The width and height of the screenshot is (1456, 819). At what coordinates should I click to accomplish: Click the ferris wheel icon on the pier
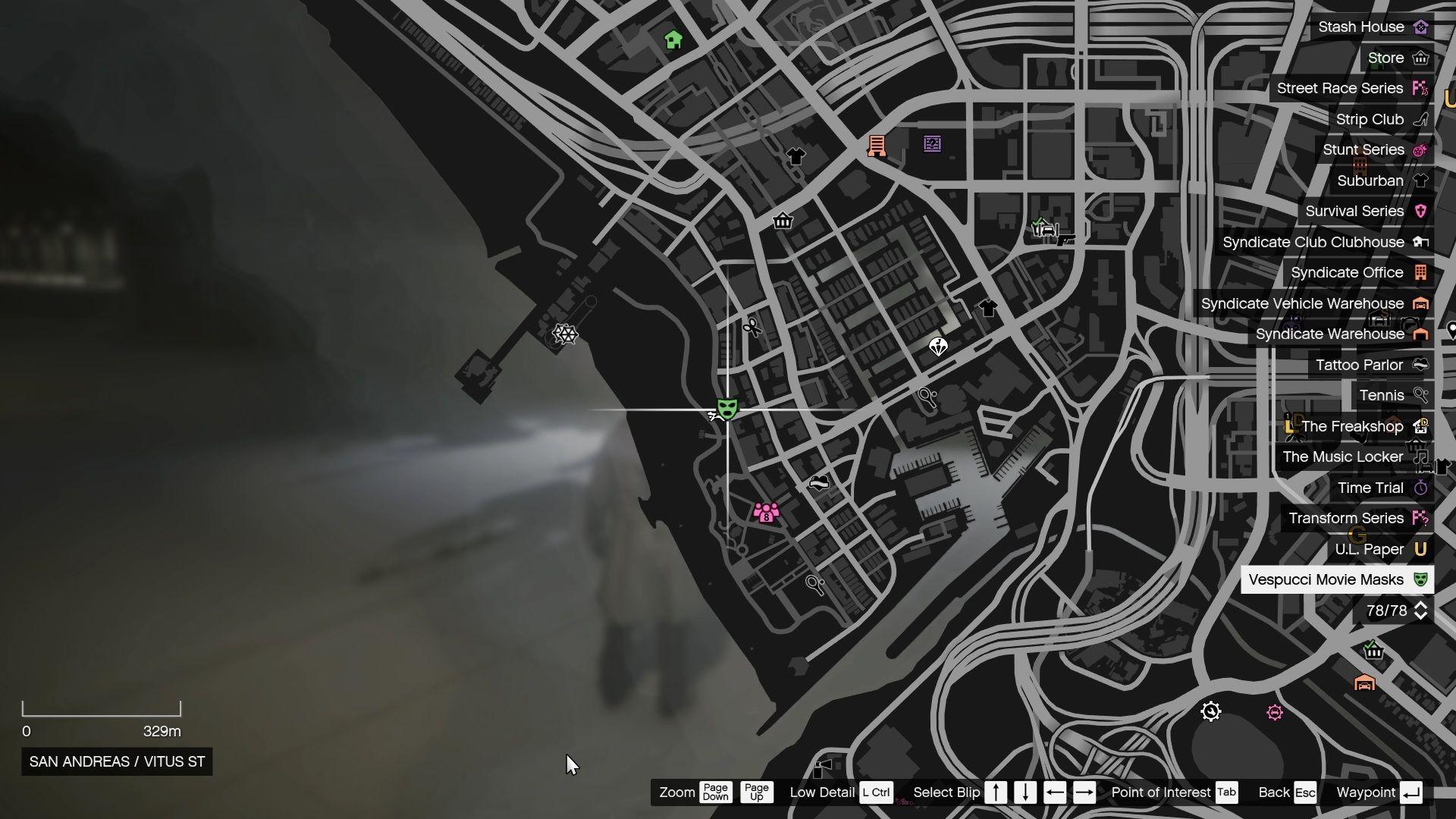point(566,334)
